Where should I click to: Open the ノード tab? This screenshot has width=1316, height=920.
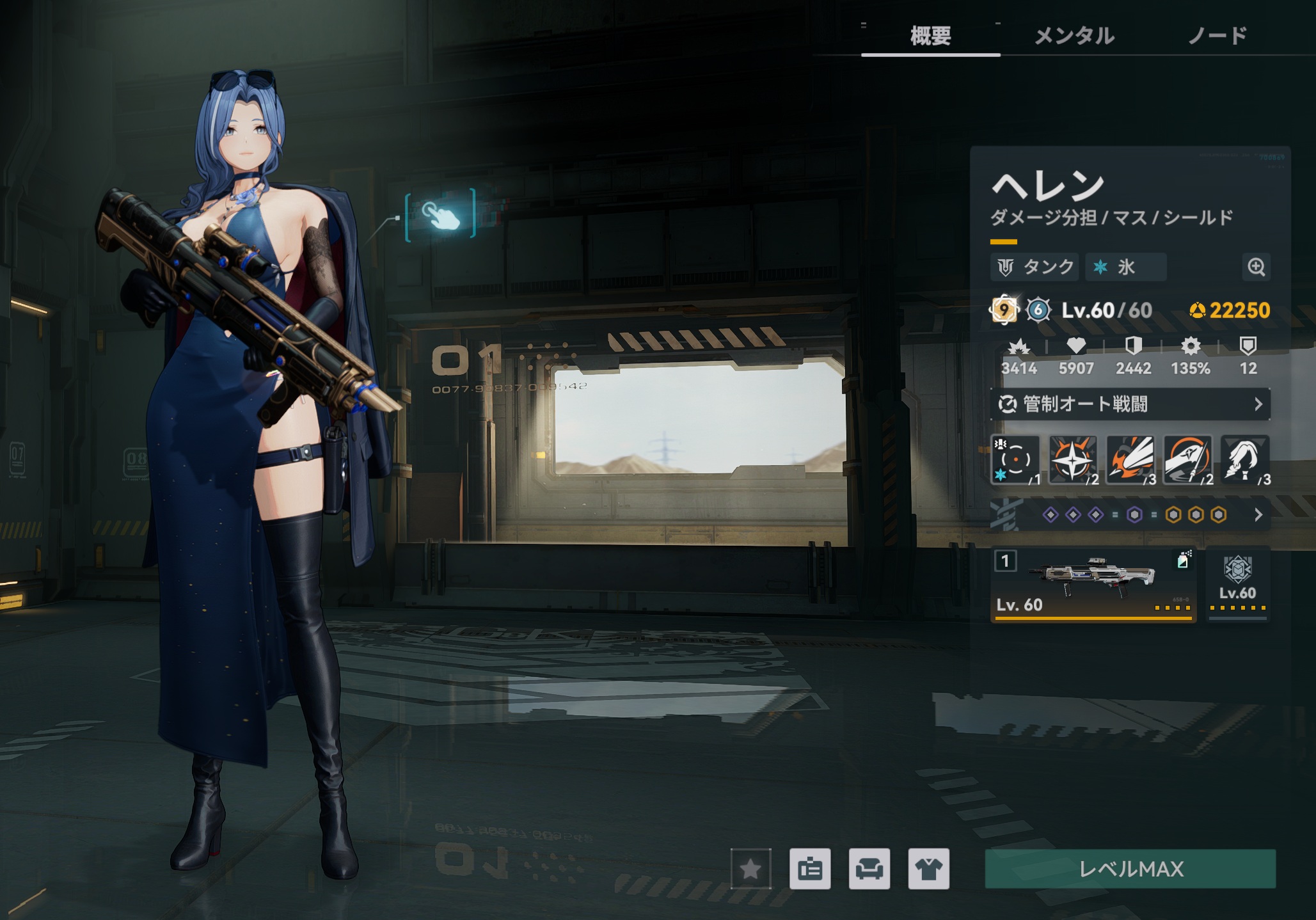[x=1217, y=36]
